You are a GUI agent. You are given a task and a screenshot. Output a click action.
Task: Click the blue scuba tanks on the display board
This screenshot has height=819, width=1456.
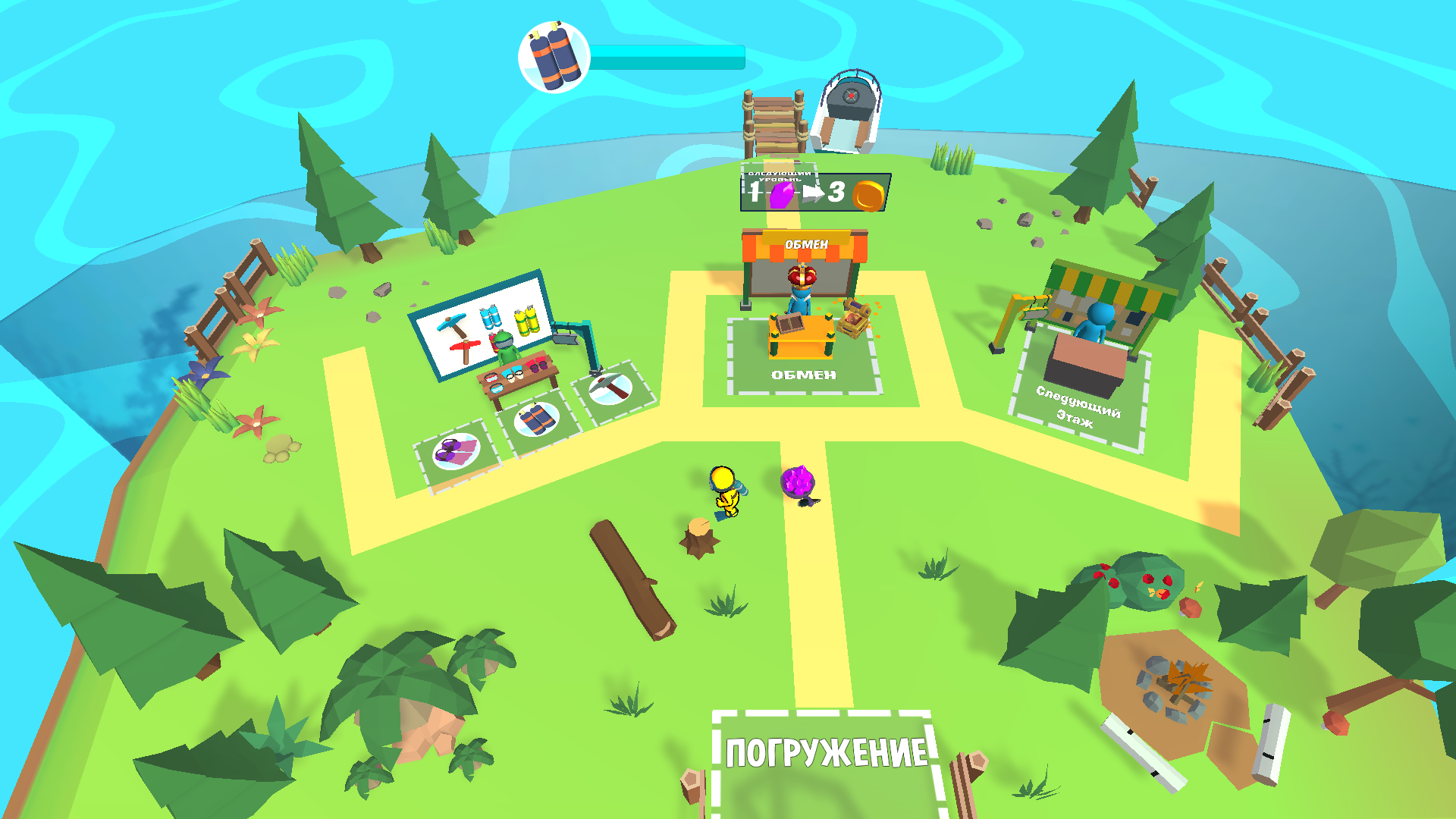point(490,317)
